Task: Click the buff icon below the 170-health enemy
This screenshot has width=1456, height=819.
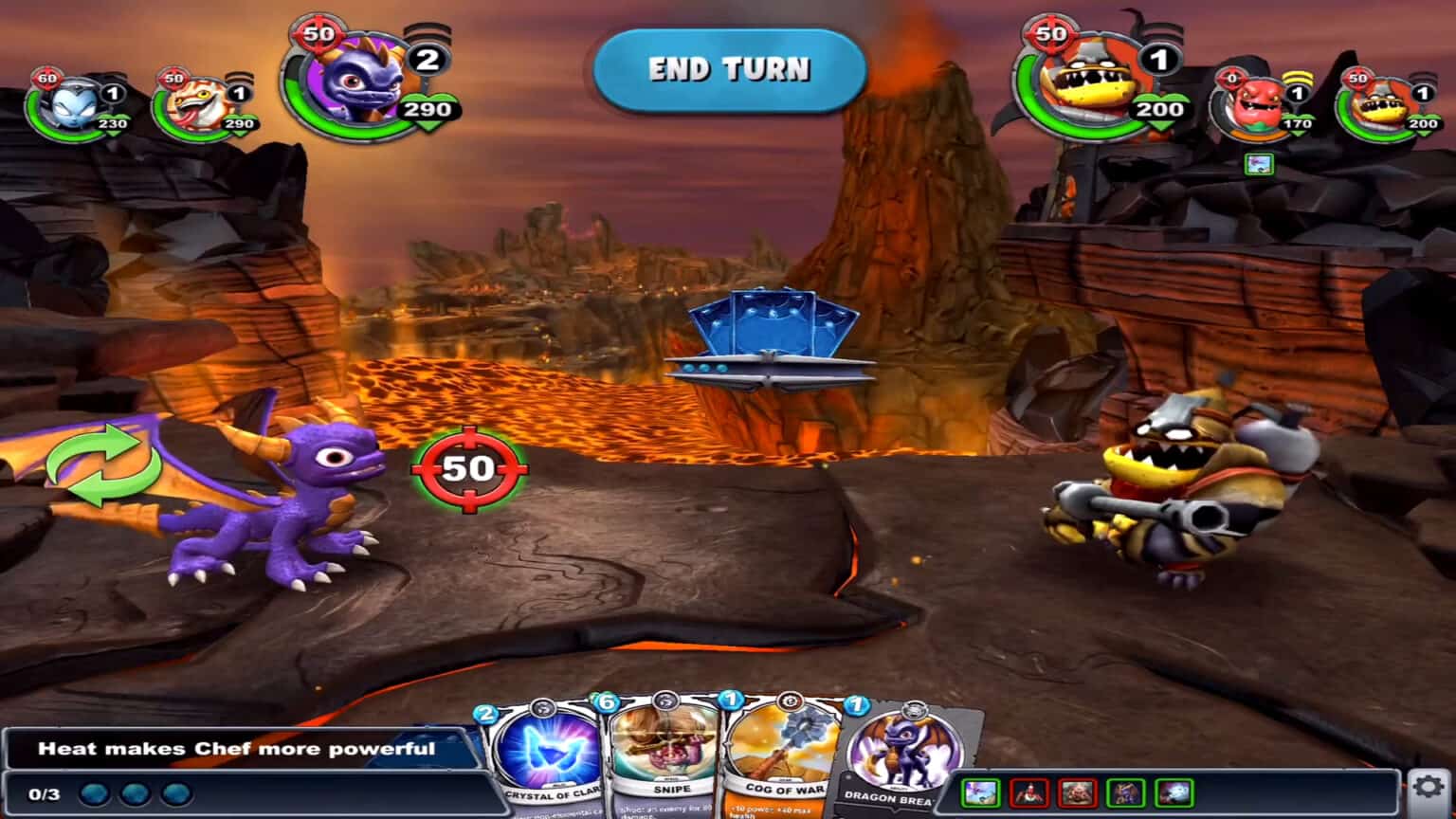Action: click(1261, 164)
